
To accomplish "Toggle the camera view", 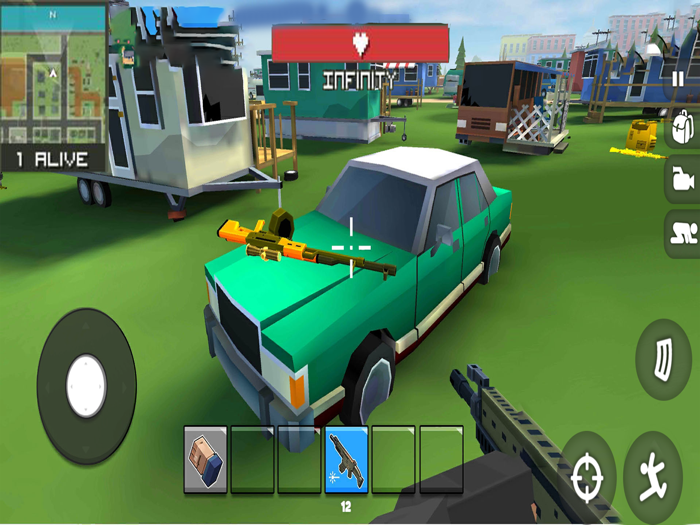I will [682, 180].
